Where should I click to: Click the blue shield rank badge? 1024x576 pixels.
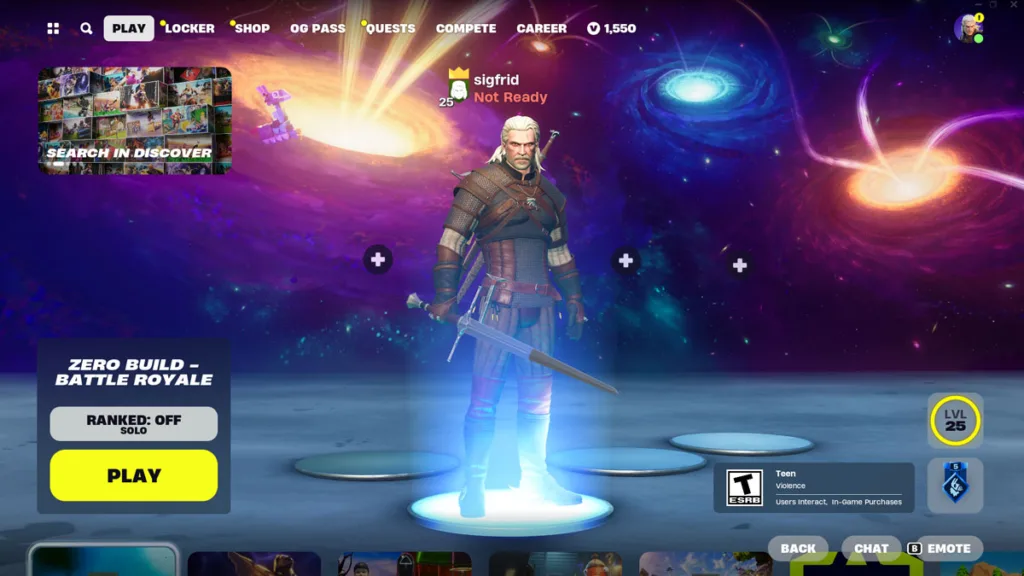coord(955,485)
